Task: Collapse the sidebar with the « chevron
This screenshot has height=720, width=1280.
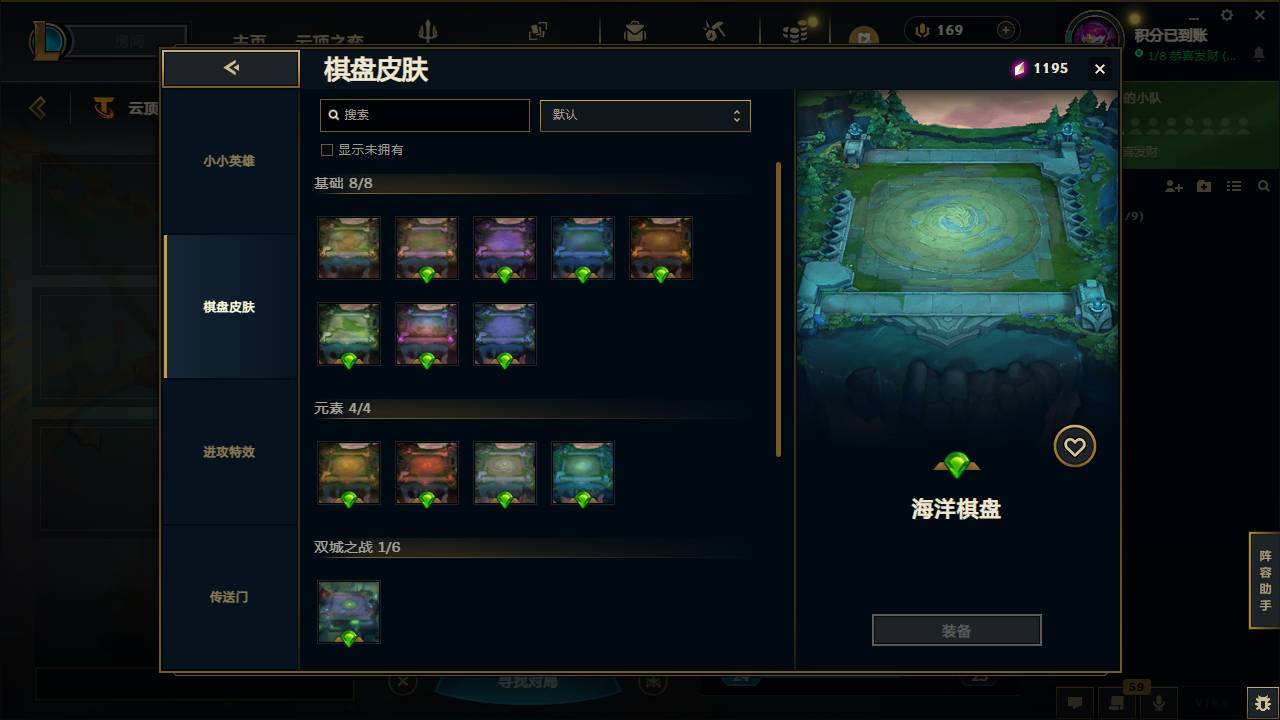Action: [x=230, y=68]
